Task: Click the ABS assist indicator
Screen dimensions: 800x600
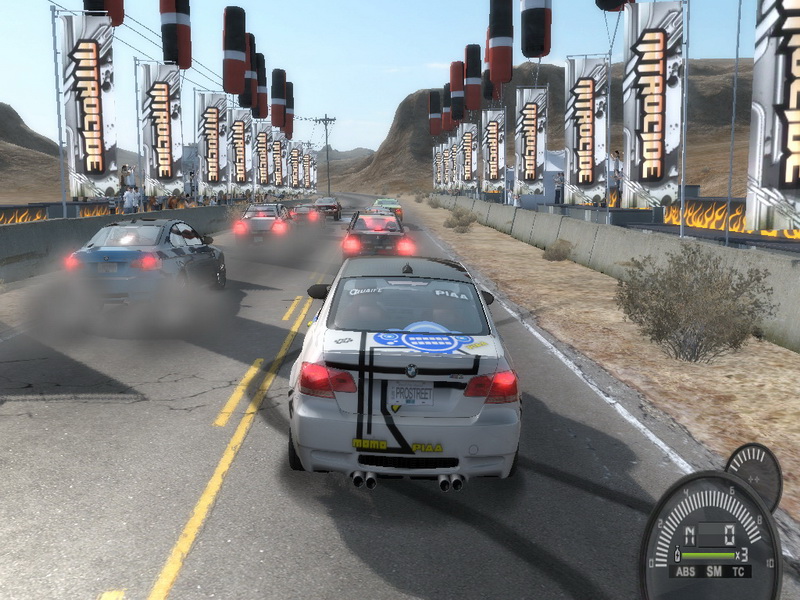Action: pos(684,571)
